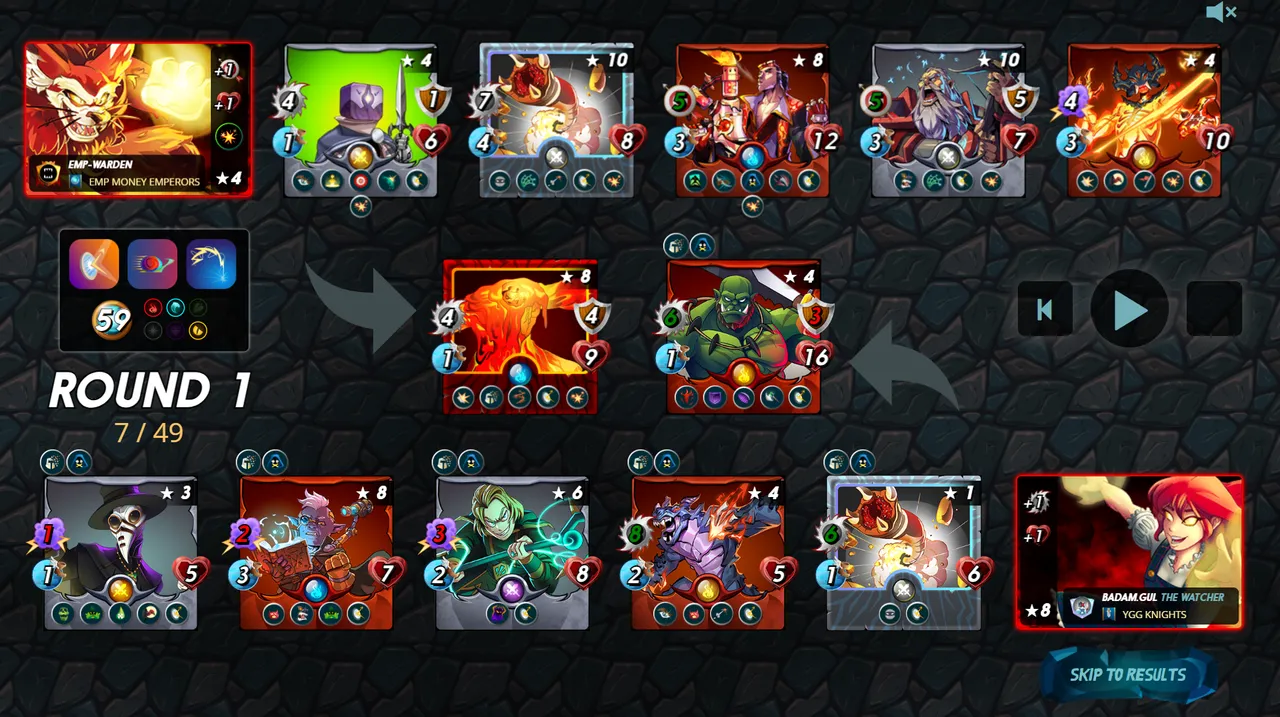Select the purple winged beast card
This screenshot has height=717, width=1280.
pyautogui.click(x=707, y=552)
